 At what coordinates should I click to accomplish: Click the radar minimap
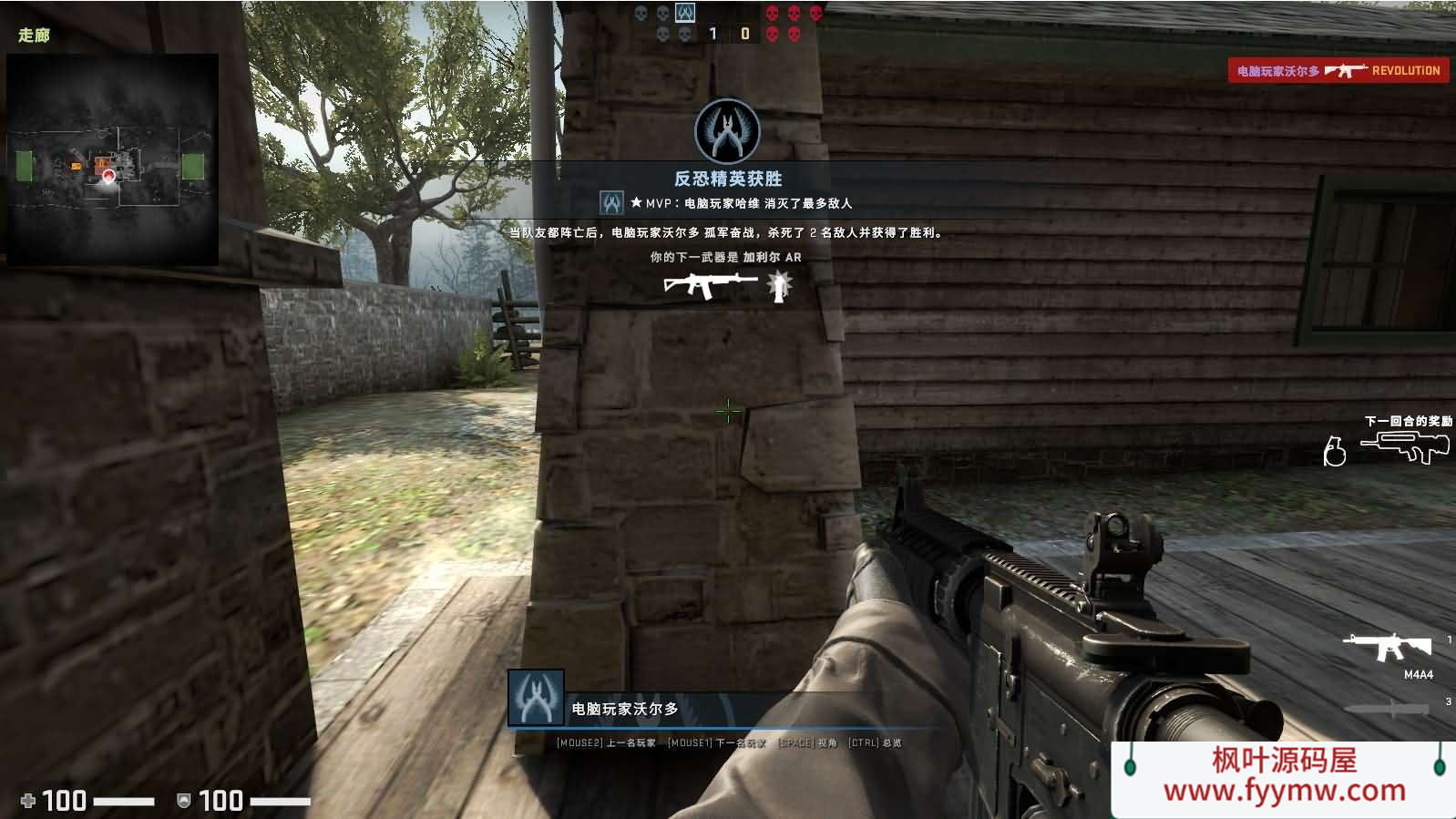(x=112, y=160)
